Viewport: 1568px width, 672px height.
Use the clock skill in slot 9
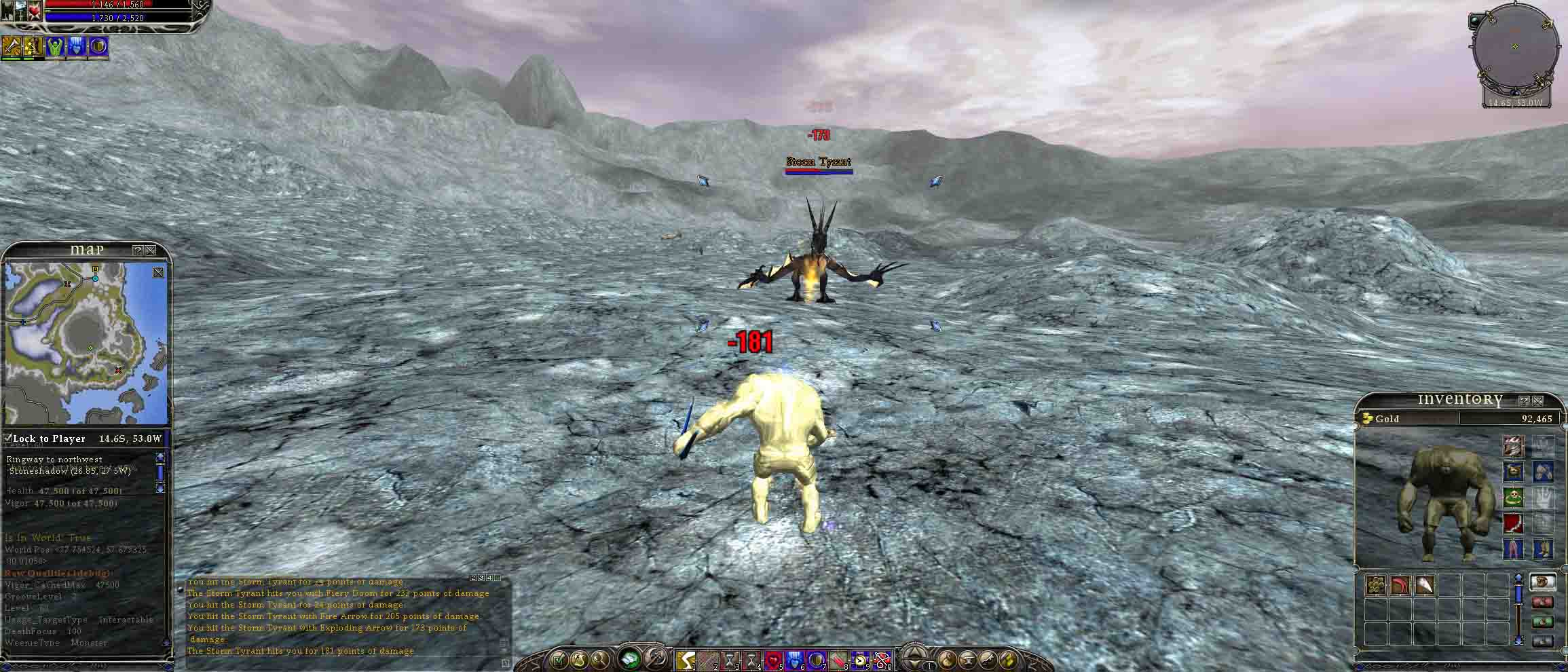[x=860, y=659]
